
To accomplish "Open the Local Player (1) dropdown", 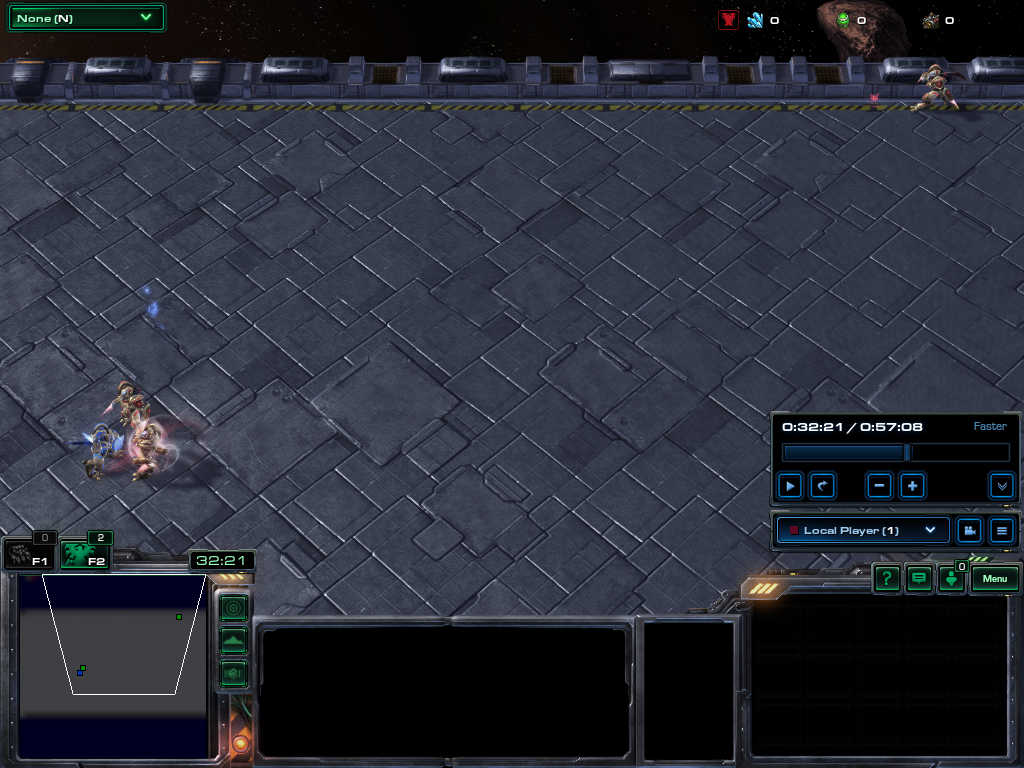I will [862, 530].
